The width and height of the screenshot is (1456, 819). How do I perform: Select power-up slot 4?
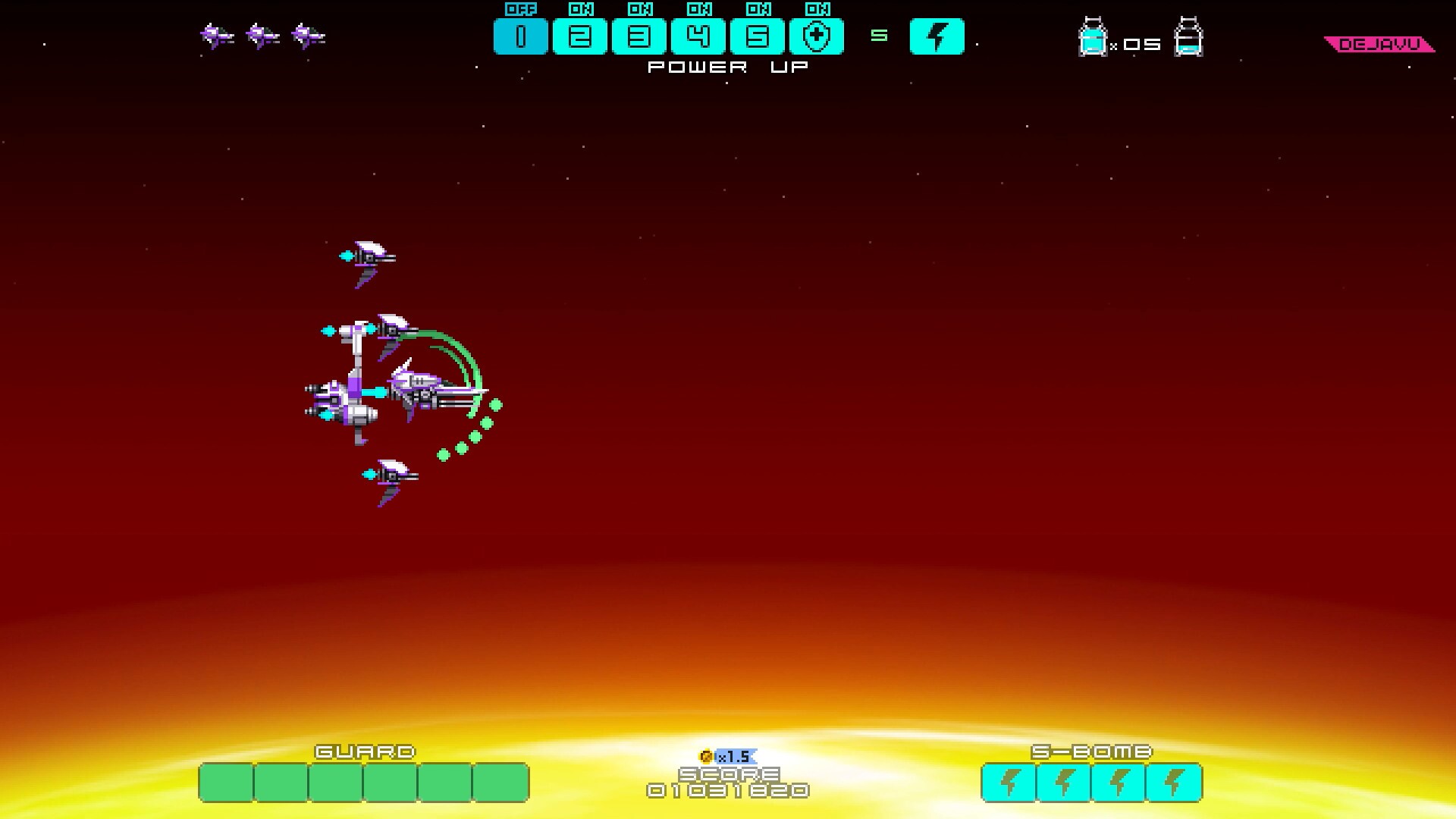click(698, 35)
